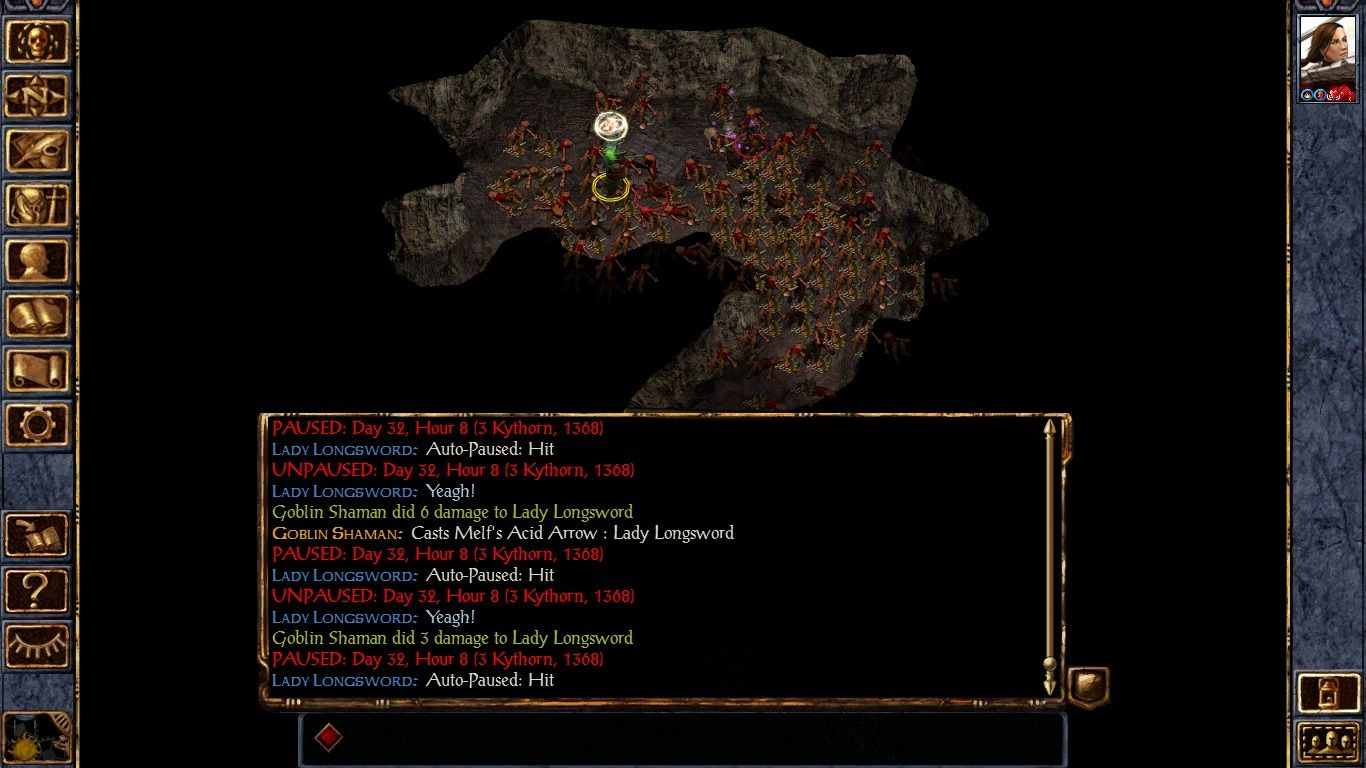Select Lady Longsword's character portrait
The width and height of the screenshot is (1366, 768).
(x=1327, y=57)
